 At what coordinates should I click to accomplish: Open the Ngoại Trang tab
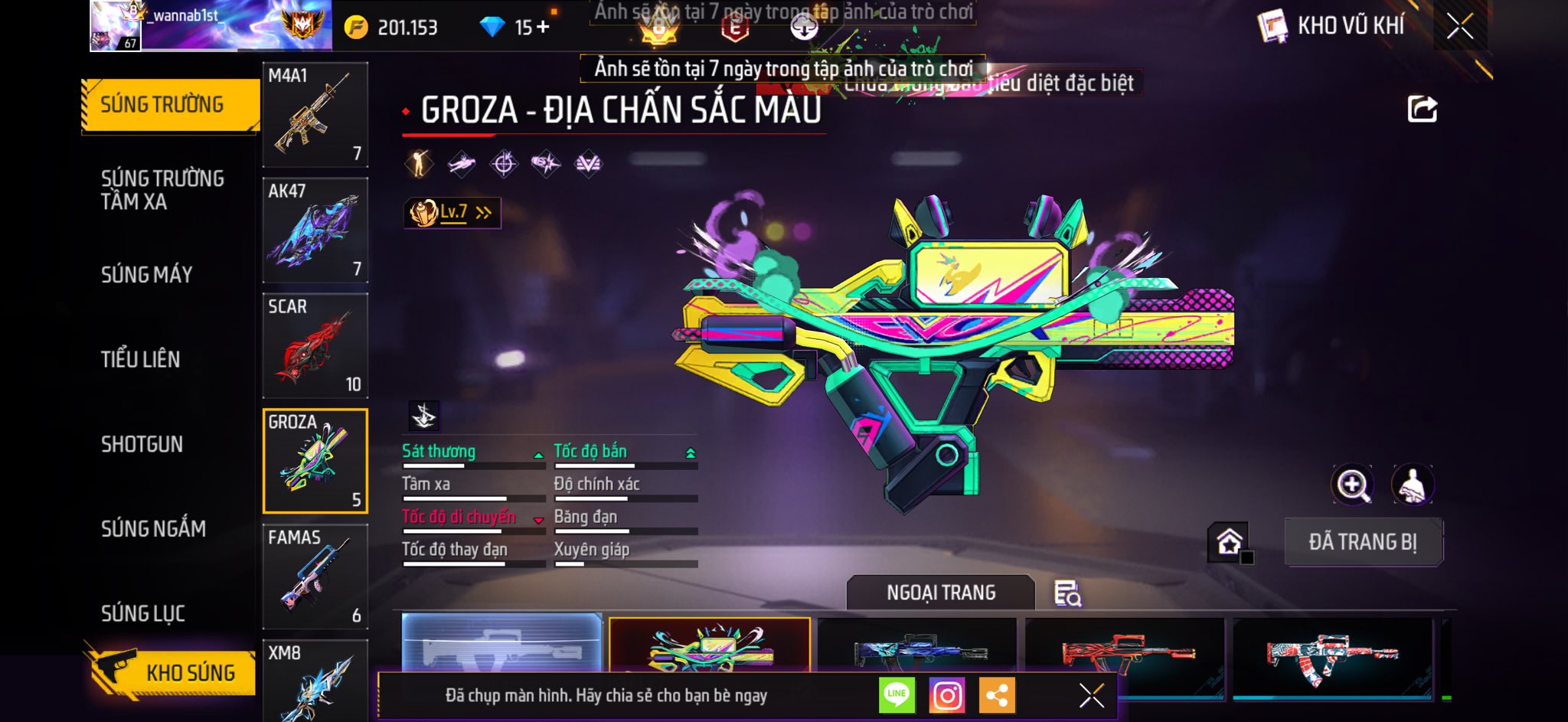(x=941, y=593)
